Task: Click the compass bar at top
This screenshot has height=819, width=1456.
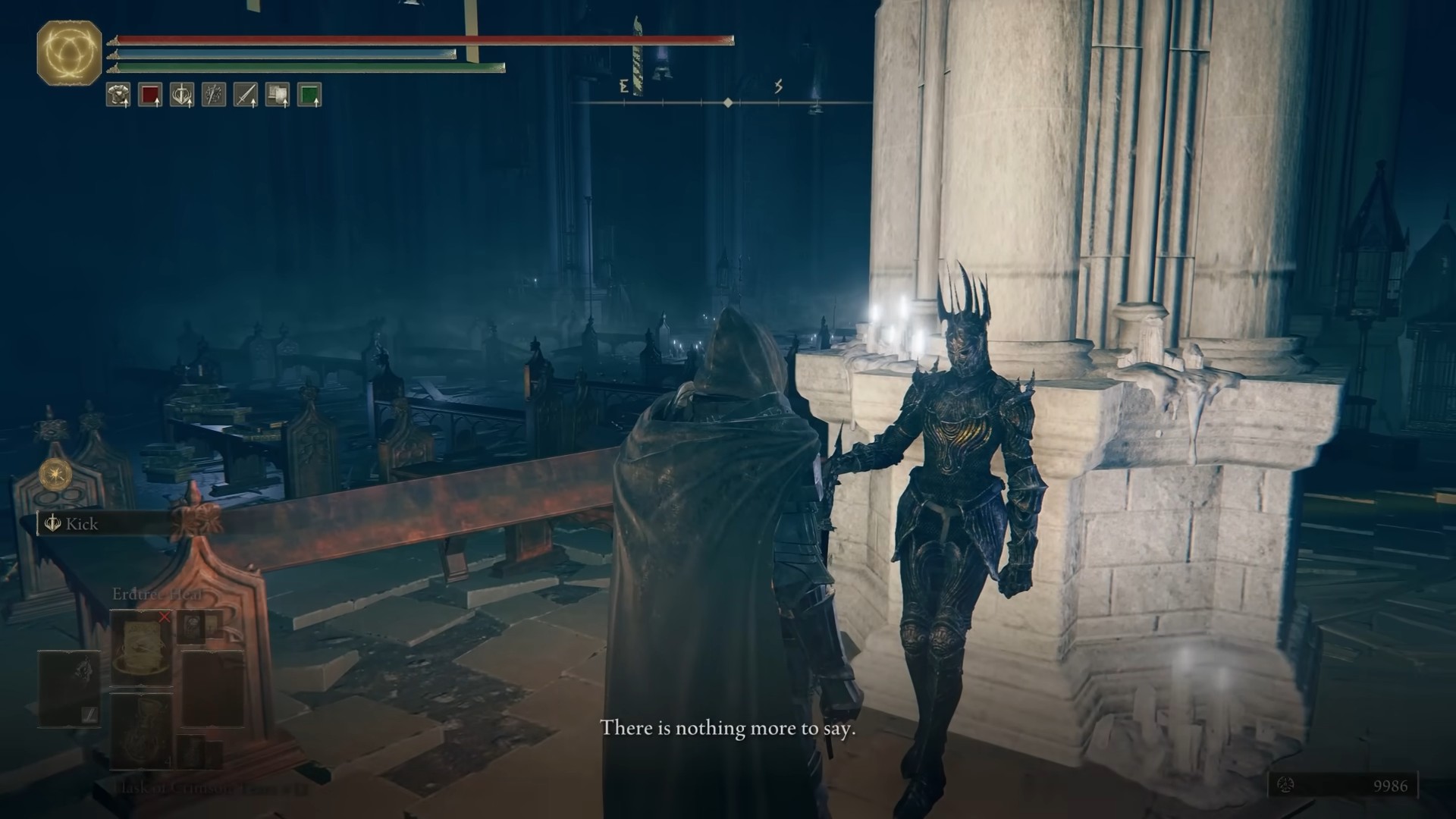Action: (x=726, y=102)
